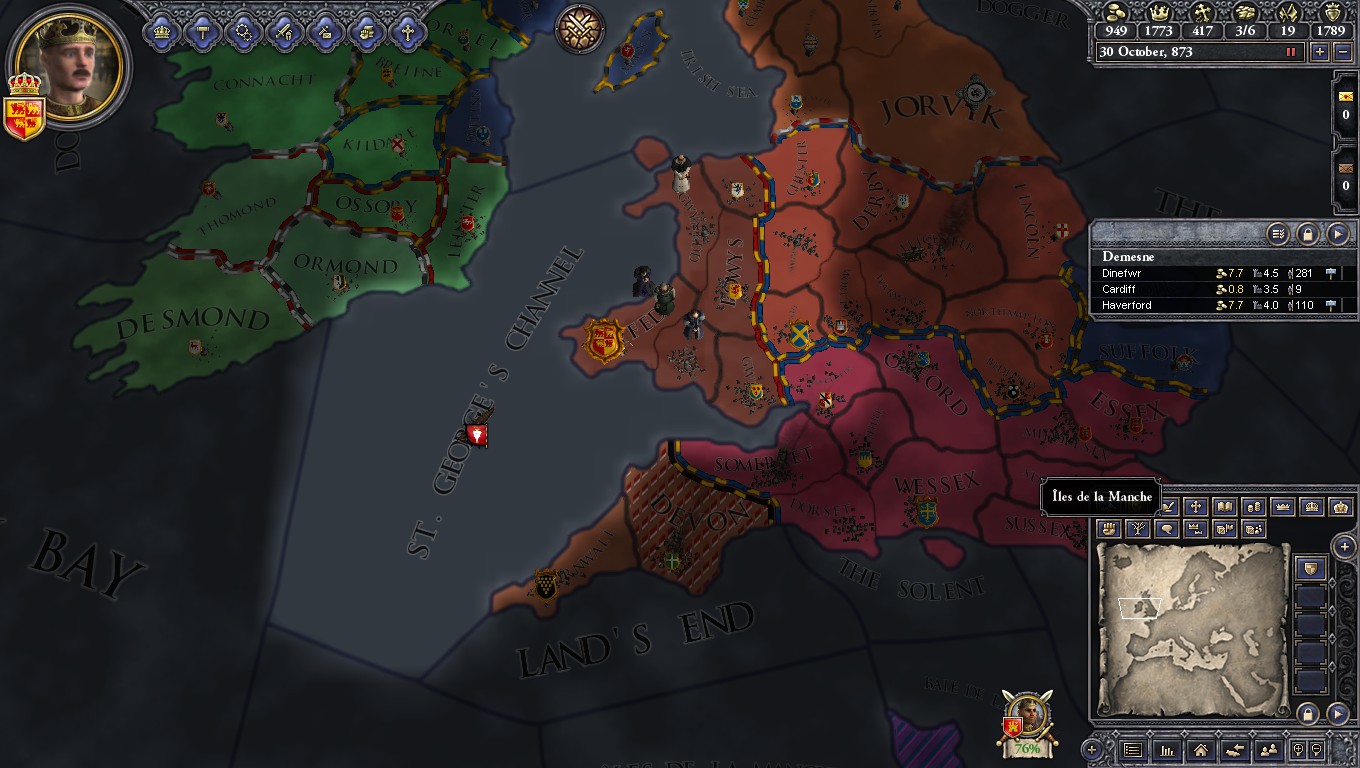1360x768 pixels.
Task: Open the Military screen with the sword icon
Action: tap(283, 31)
